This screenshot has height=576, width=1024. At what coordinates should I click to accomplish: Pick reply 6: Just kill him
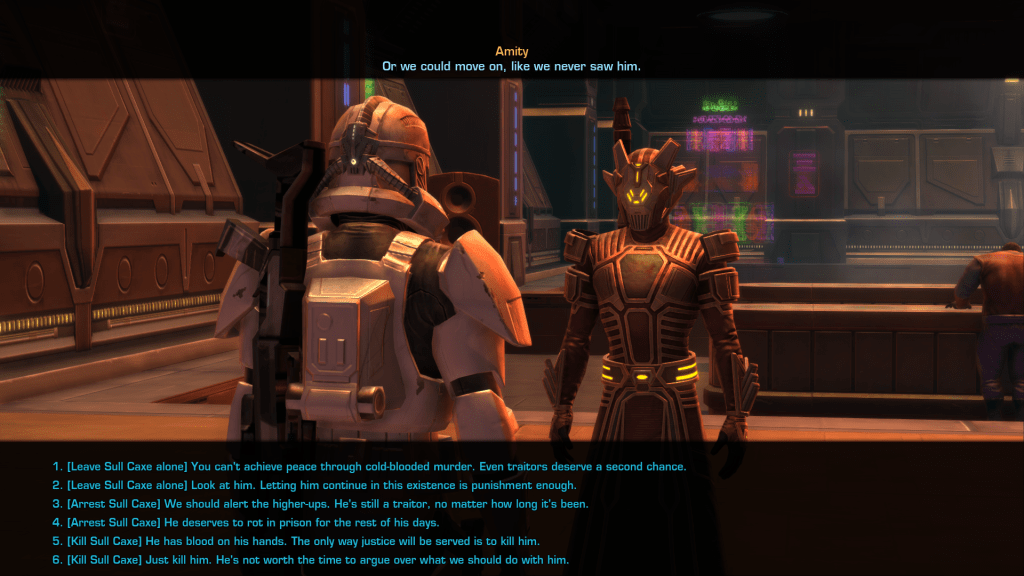coord(311,560)
